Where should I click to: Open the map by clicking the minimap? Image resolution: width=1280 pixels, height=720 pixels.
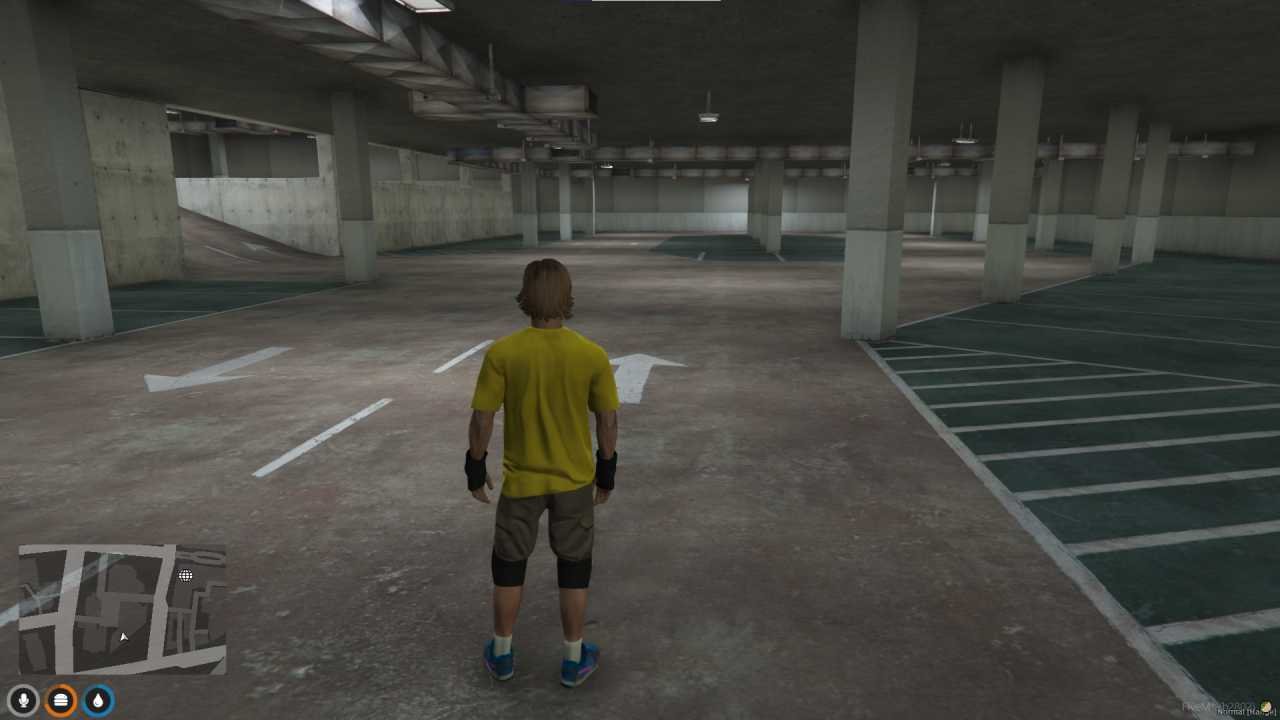(120, 610)
